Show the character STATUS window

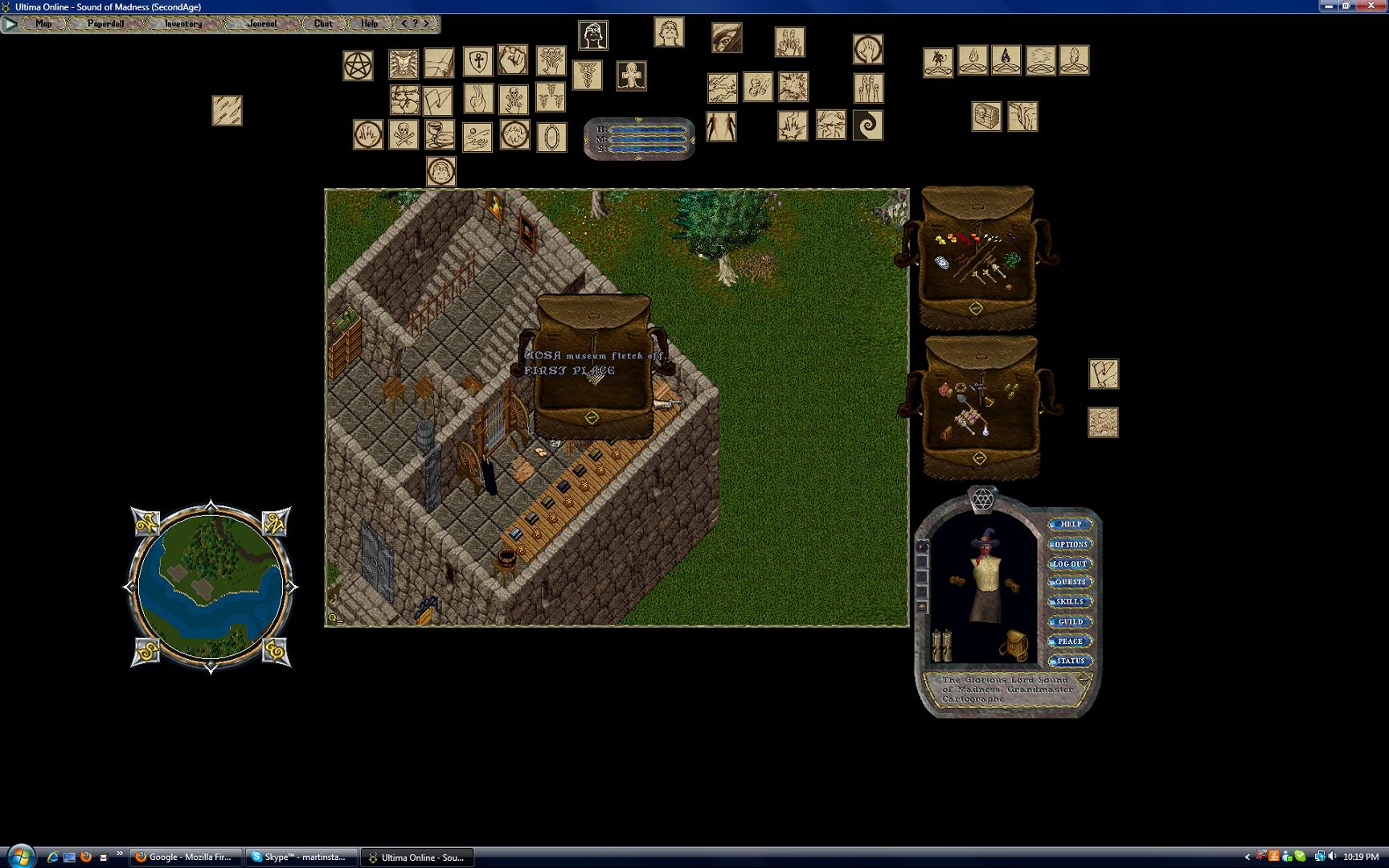(x=1071, y=661)
